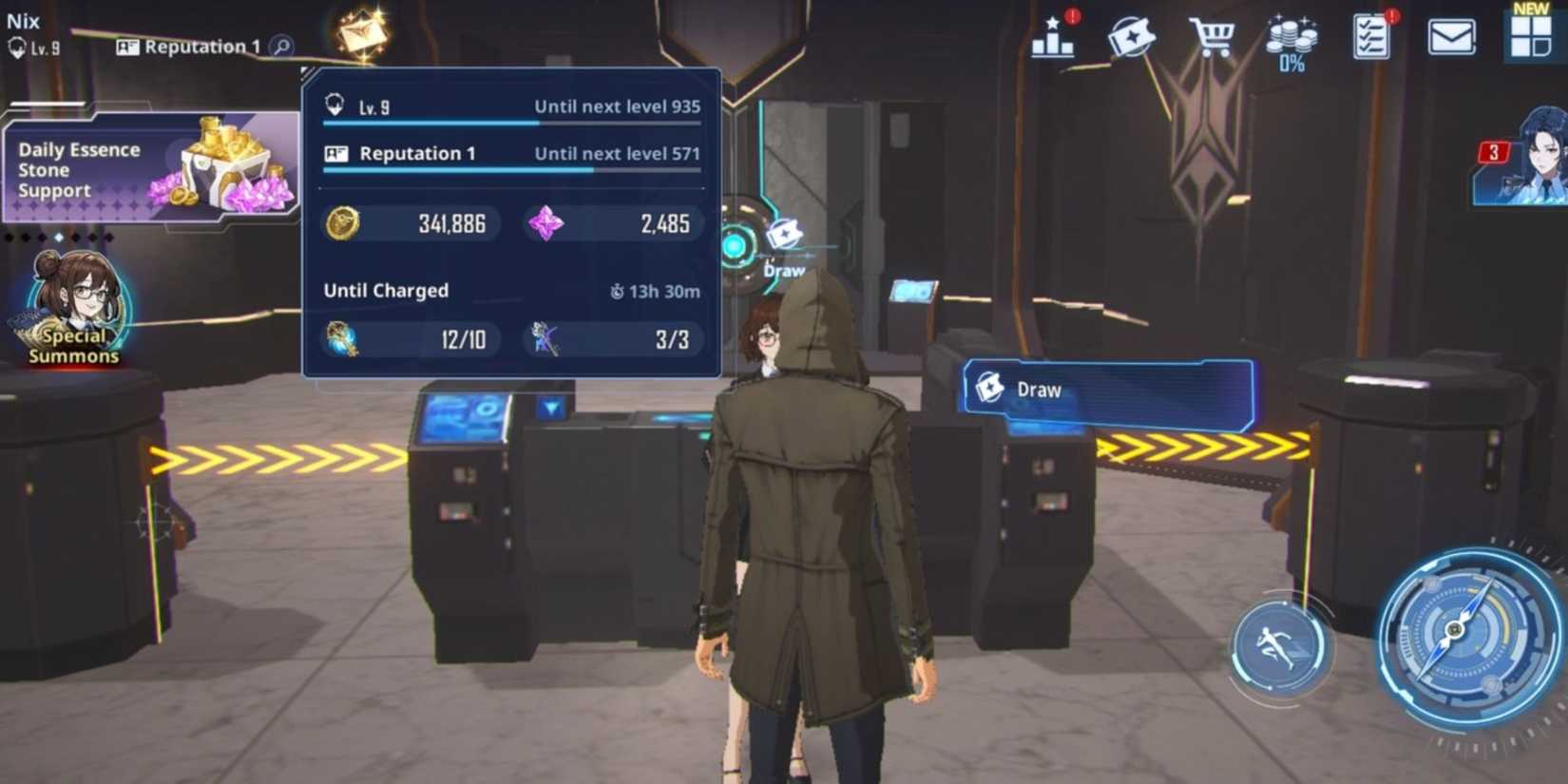
Task: Open the shop cart icon
Action: coord(1210,36)
